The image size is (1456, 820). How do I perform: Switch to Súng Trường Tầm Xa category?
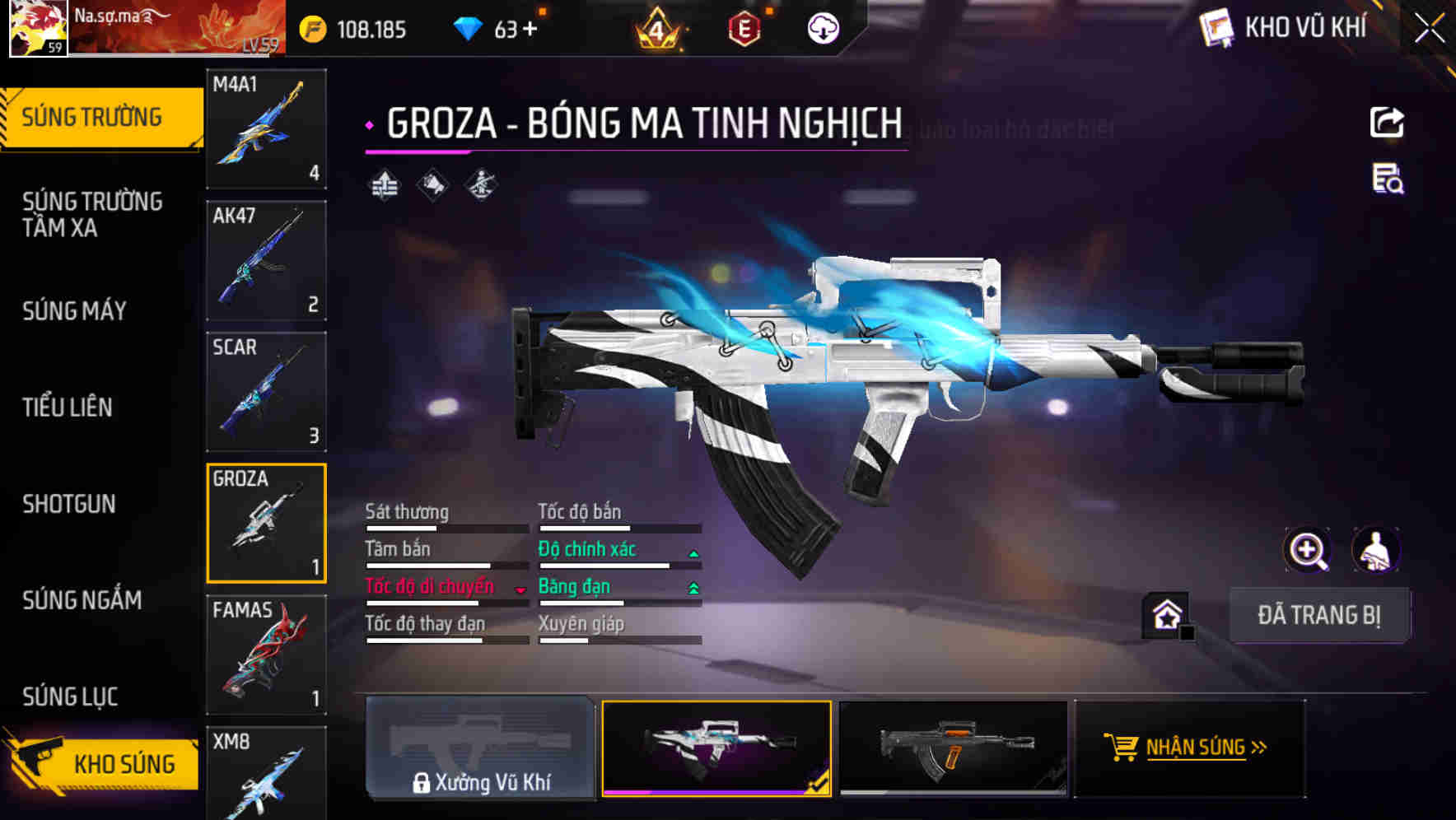(92, 214)
